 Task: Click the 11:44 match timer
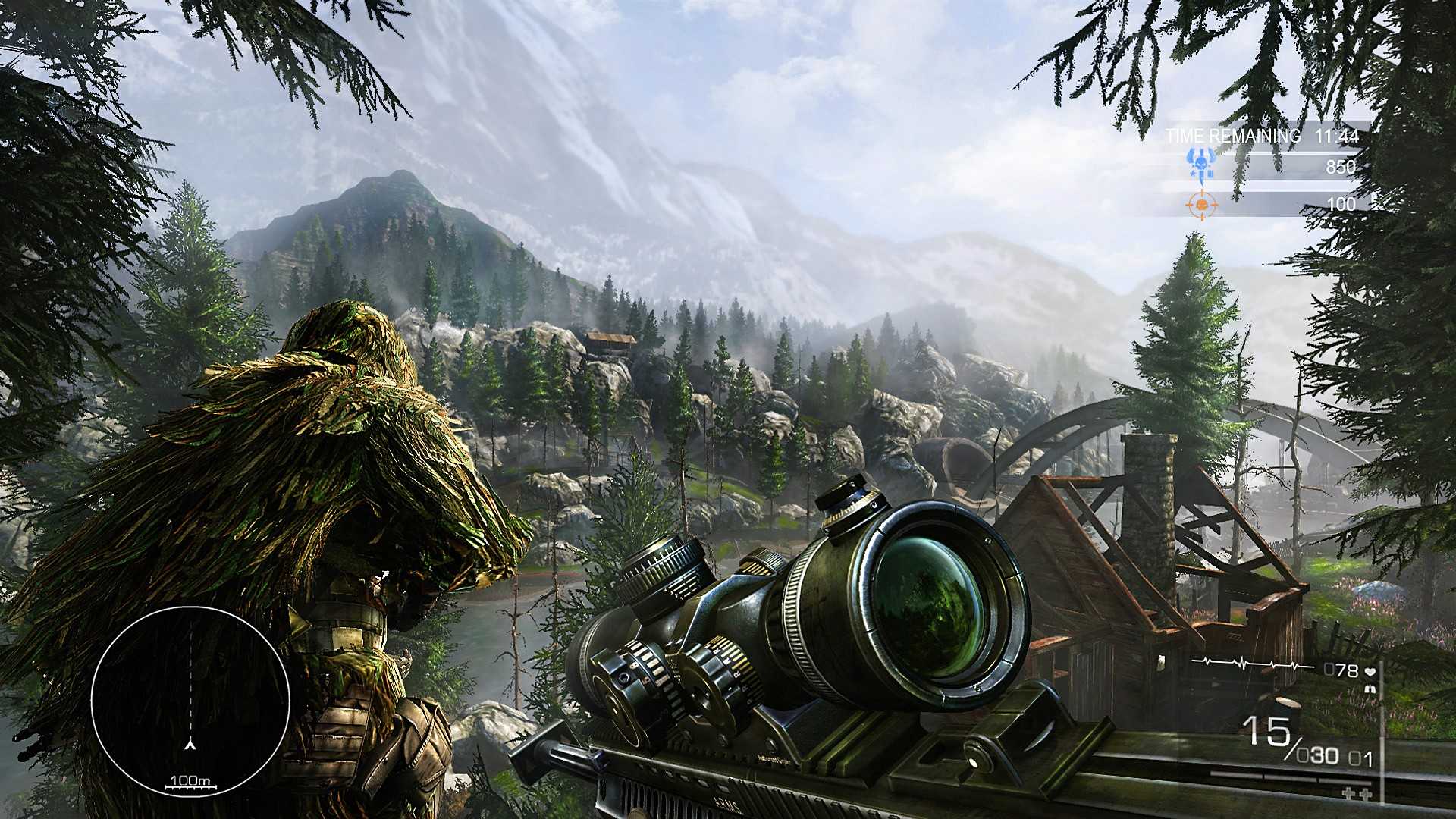[1337, 135]
